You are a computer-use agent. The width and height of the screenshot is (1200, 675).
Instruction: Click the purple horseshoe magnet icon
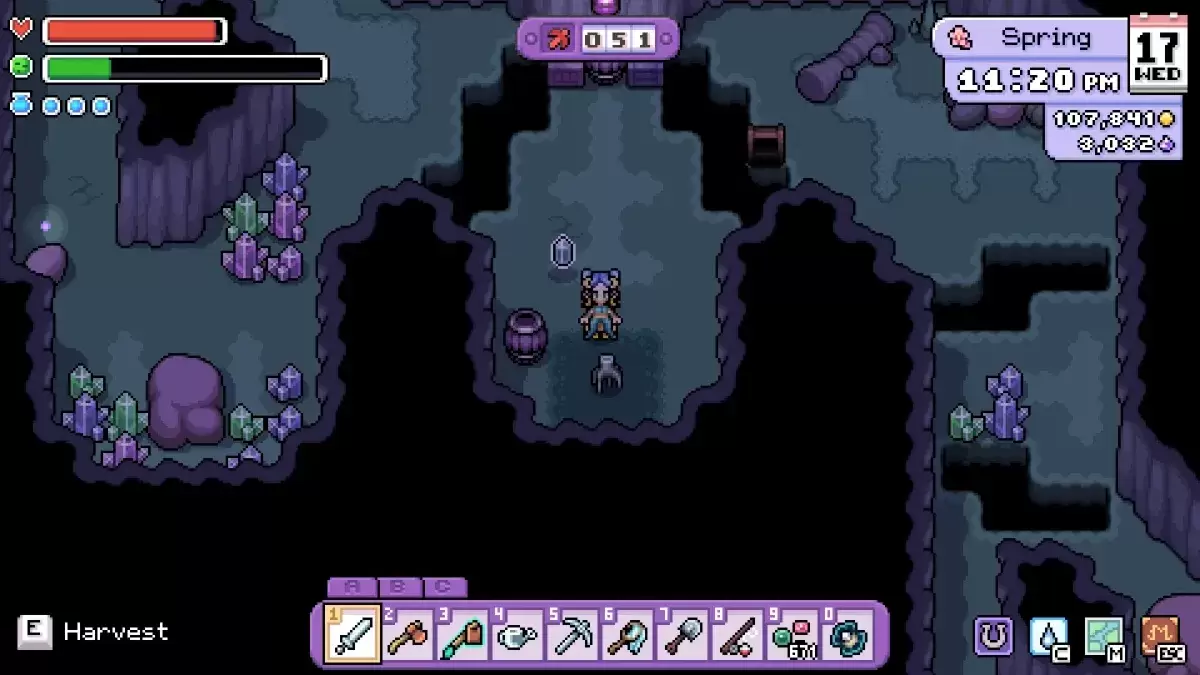pyautogui.click(x=993, y=636)
